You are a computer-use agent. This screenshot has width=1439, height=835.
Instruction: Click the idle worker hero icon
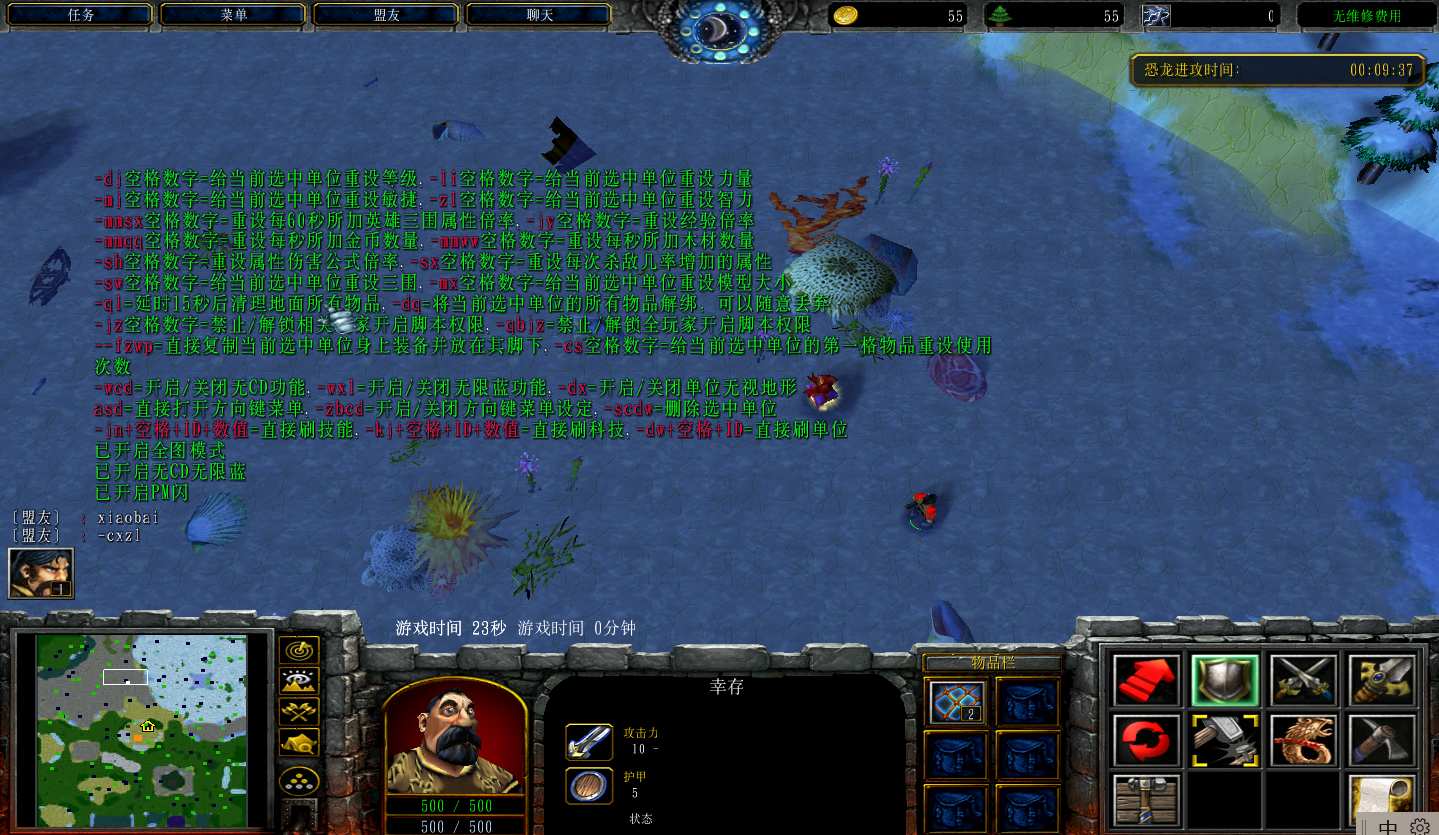pyautogui.click(x=41, y=574)
